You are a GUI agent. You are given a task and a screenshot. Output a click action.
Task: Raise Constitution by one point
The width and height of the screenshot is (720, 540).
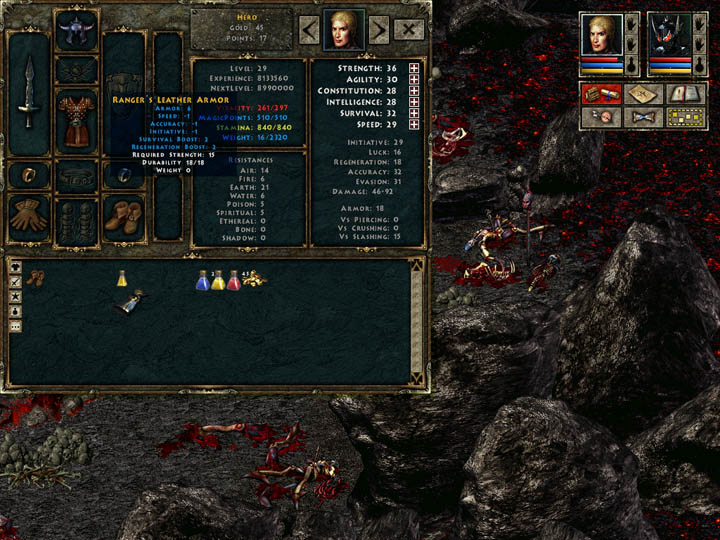pyautogui.click(x=414, y=91)
